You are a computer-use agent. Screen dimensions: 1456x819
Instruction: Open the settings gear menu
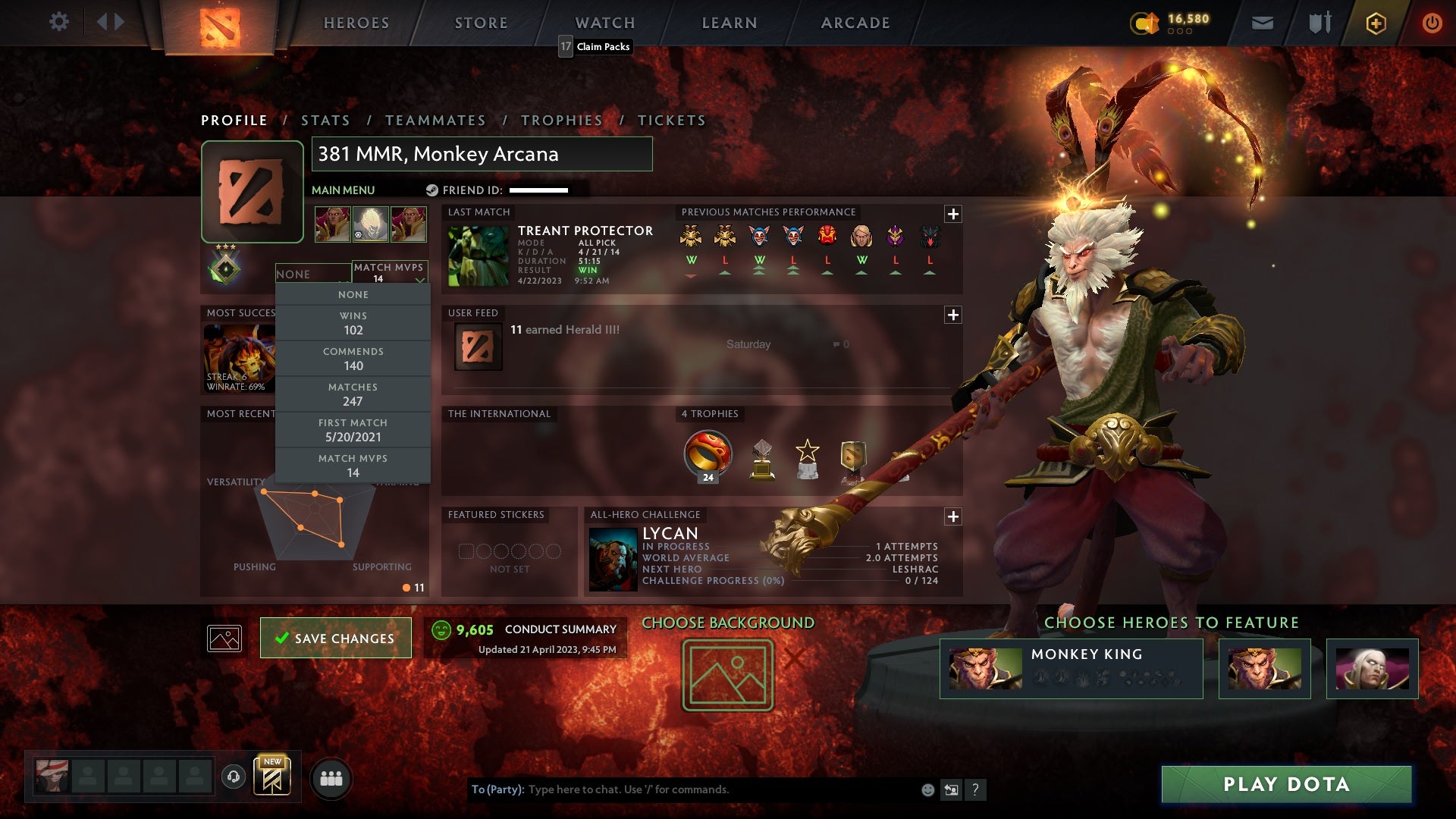pos(59,22)
